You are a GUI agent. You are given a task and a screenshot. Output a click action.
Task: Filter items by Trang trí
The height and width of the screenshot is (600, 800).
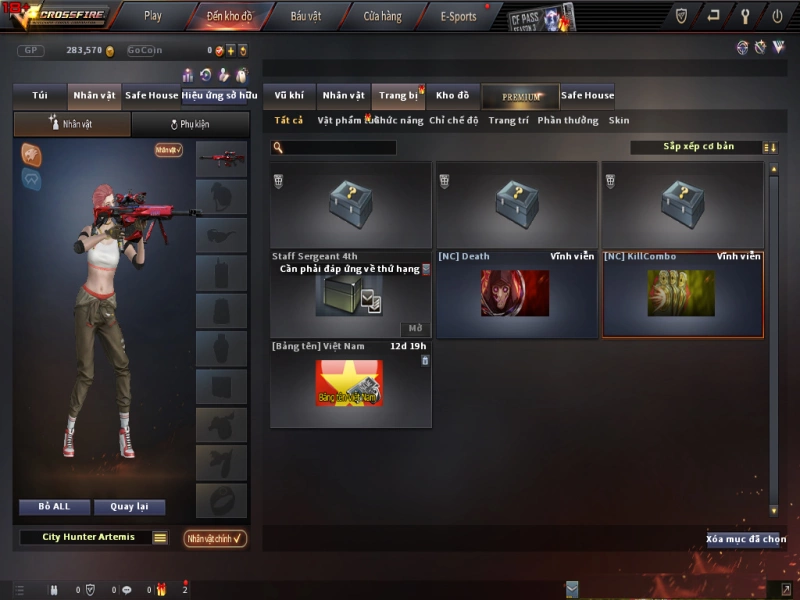tap(508, 121)
